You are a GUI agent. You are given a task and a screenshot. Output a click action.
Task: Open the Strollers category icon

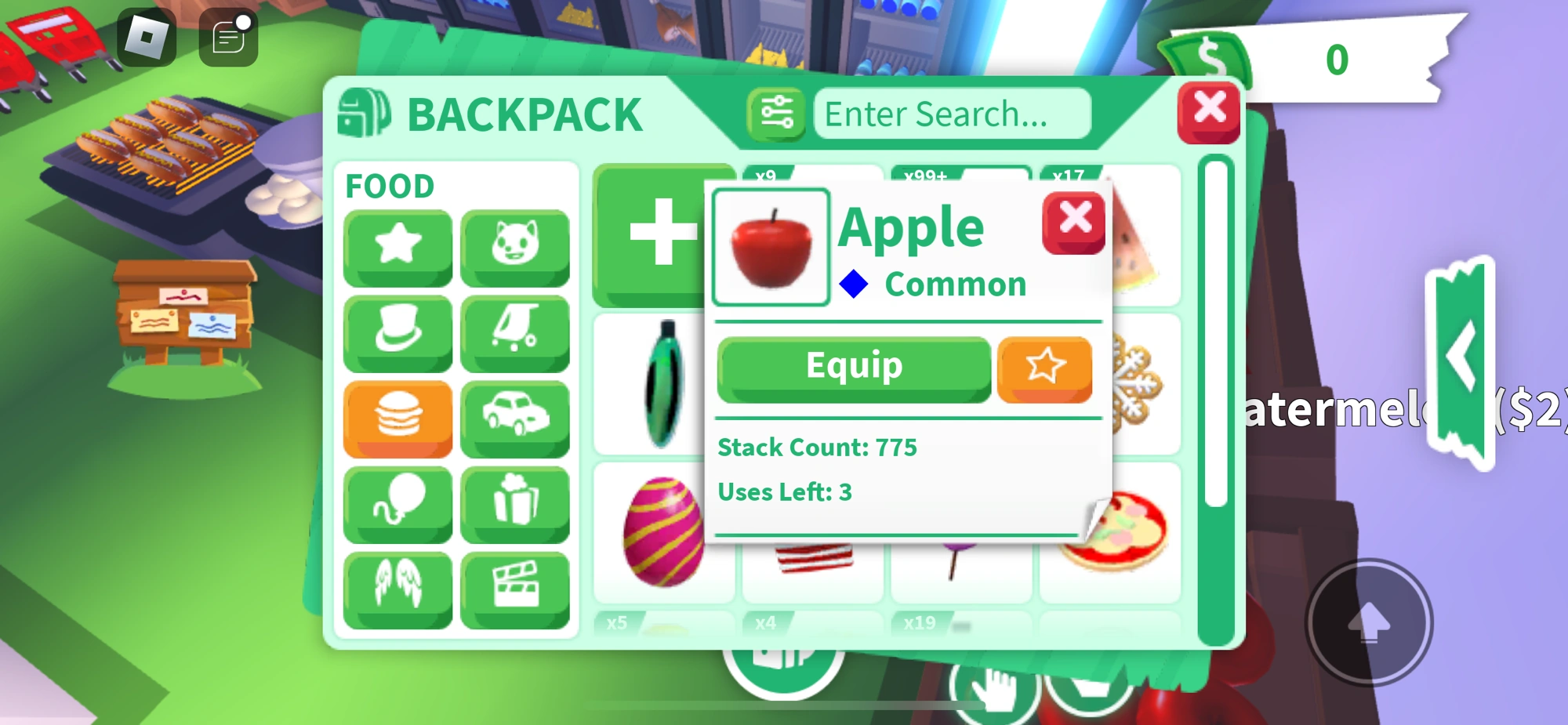tap(516, 330)
